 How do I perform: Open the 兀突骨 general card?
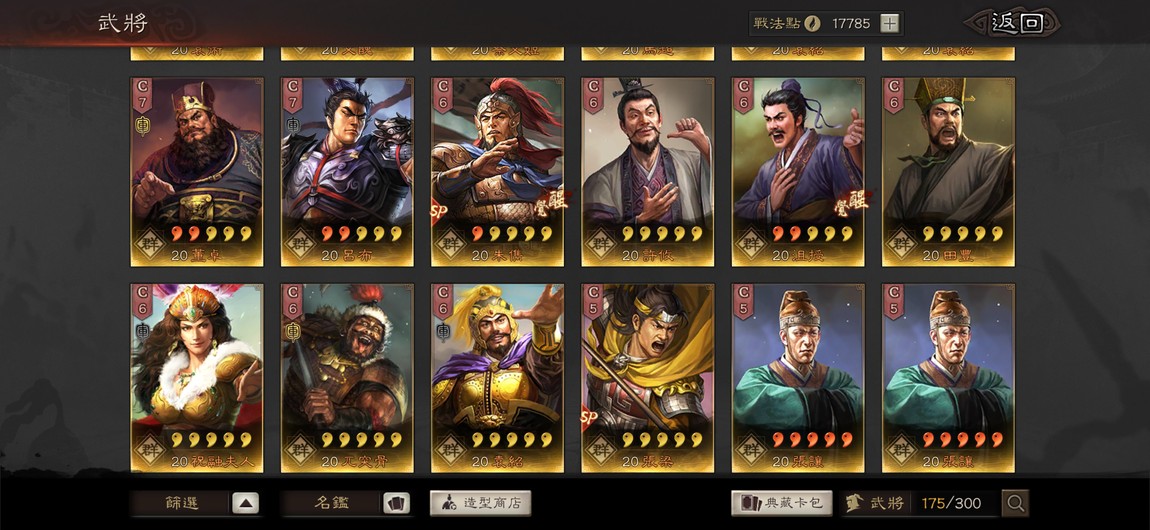[347, 377]
